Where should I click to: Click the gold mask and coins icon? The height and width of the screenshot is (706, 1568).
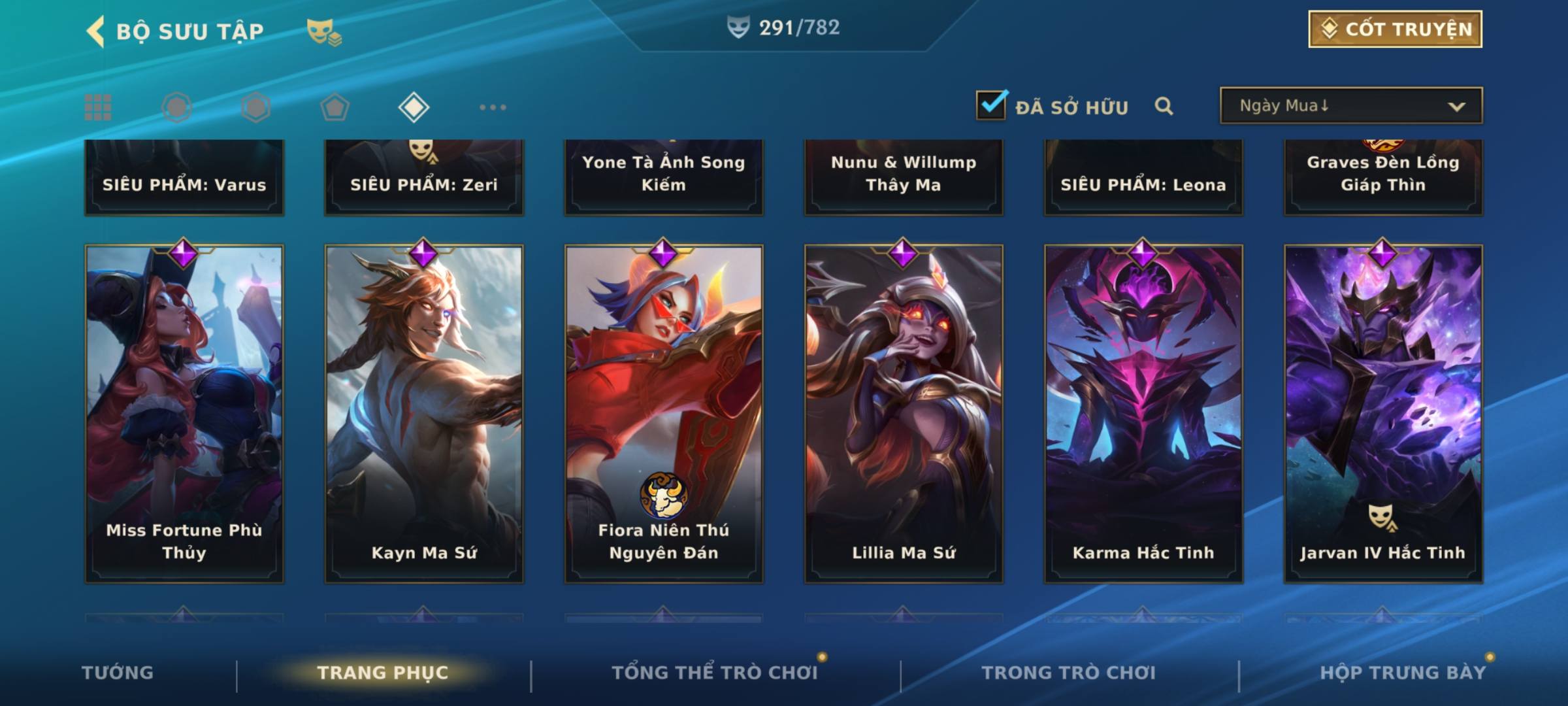(324, 32)
